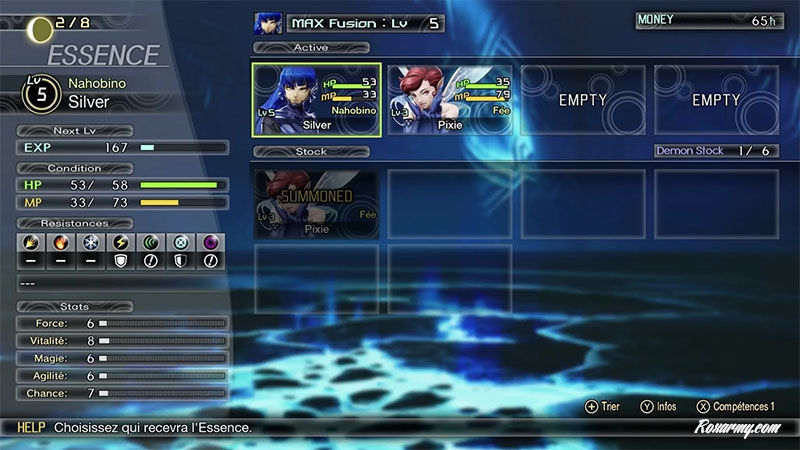
Task: Click the Trier sort option
Action: (604, 407)
